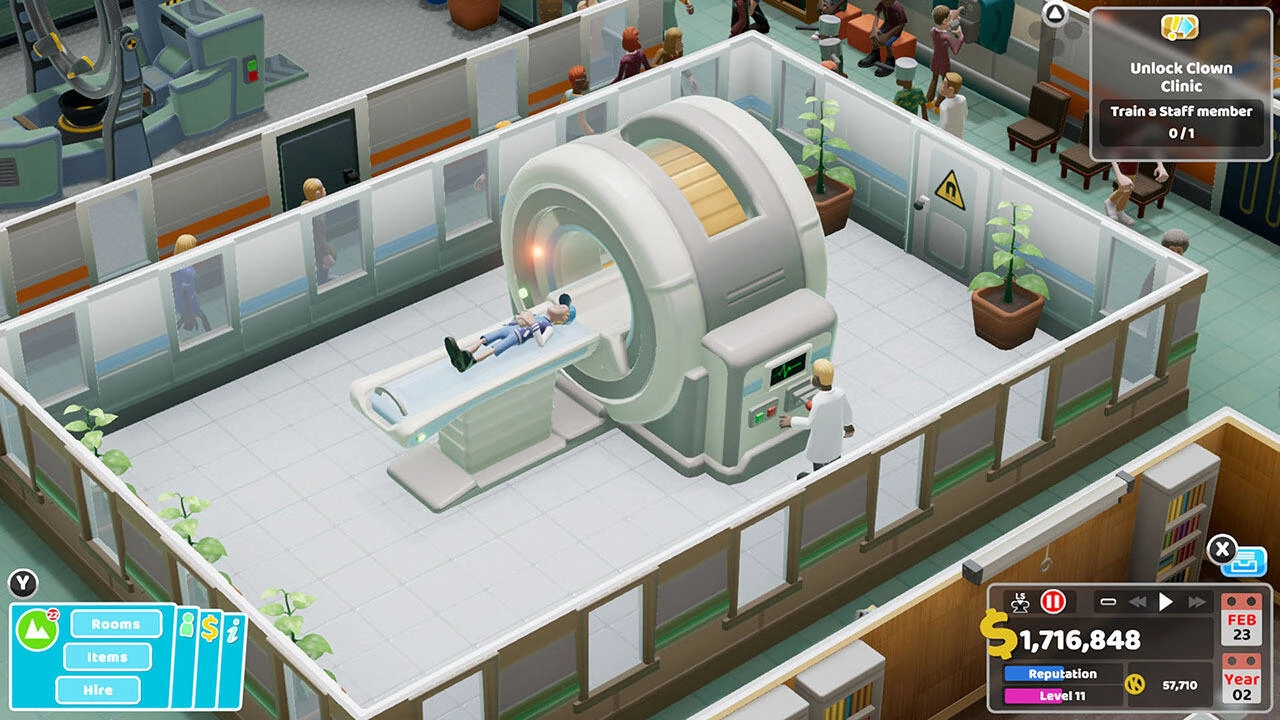Resume normal speed with the play button
Image resolution: width=1280 pixels, height=720 pixels.
point(1165,601)
